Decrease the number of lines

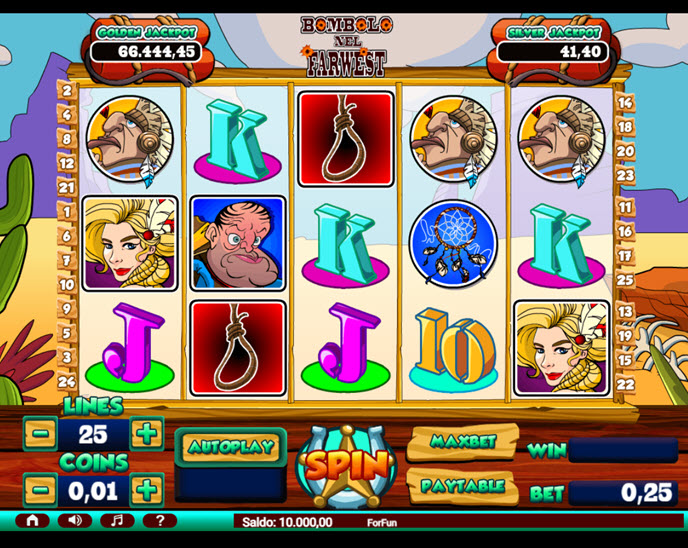click(x=40, y=434)
